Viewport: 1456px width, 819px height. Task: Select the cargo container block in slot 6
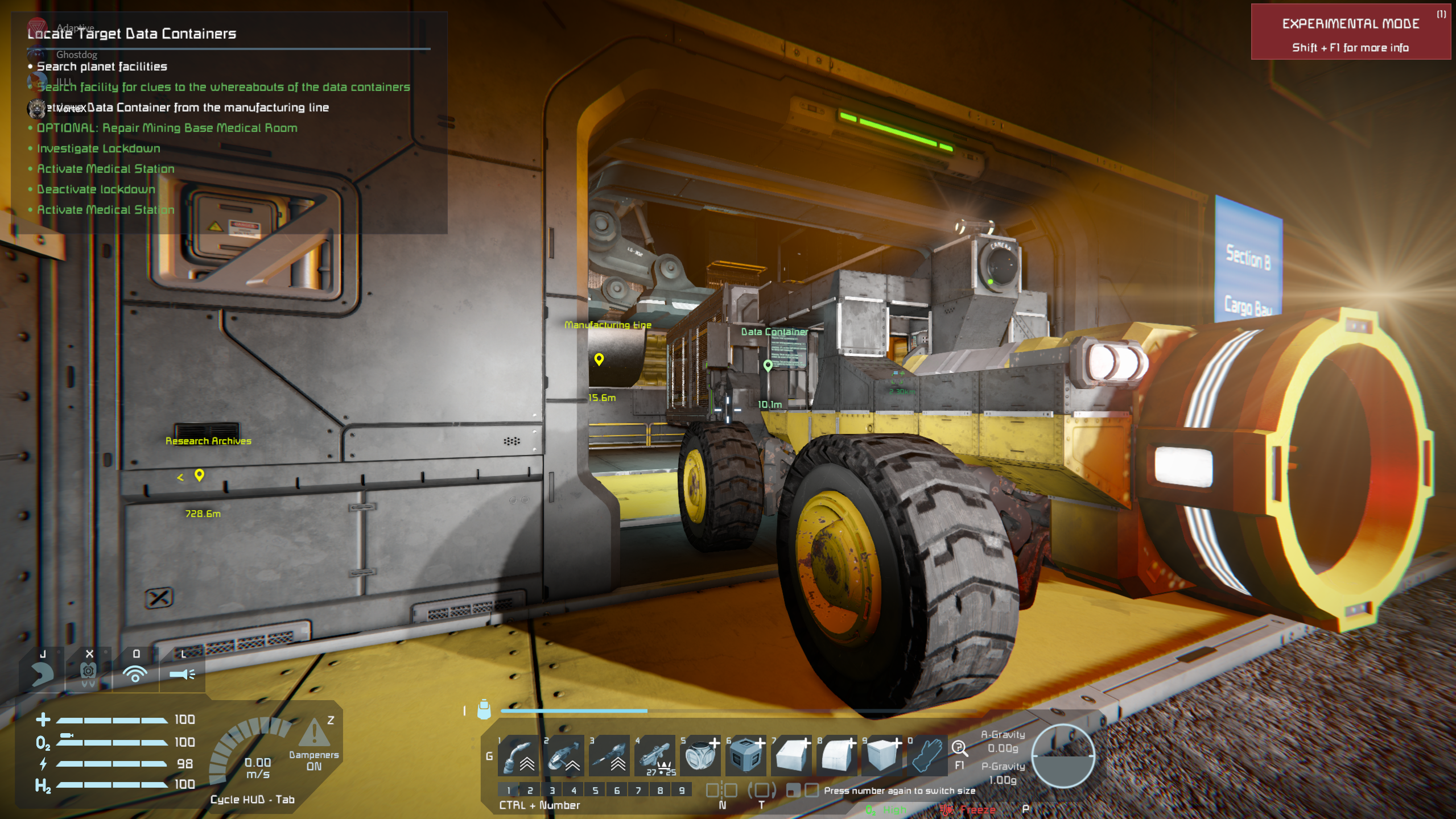(x=746, y=756)
